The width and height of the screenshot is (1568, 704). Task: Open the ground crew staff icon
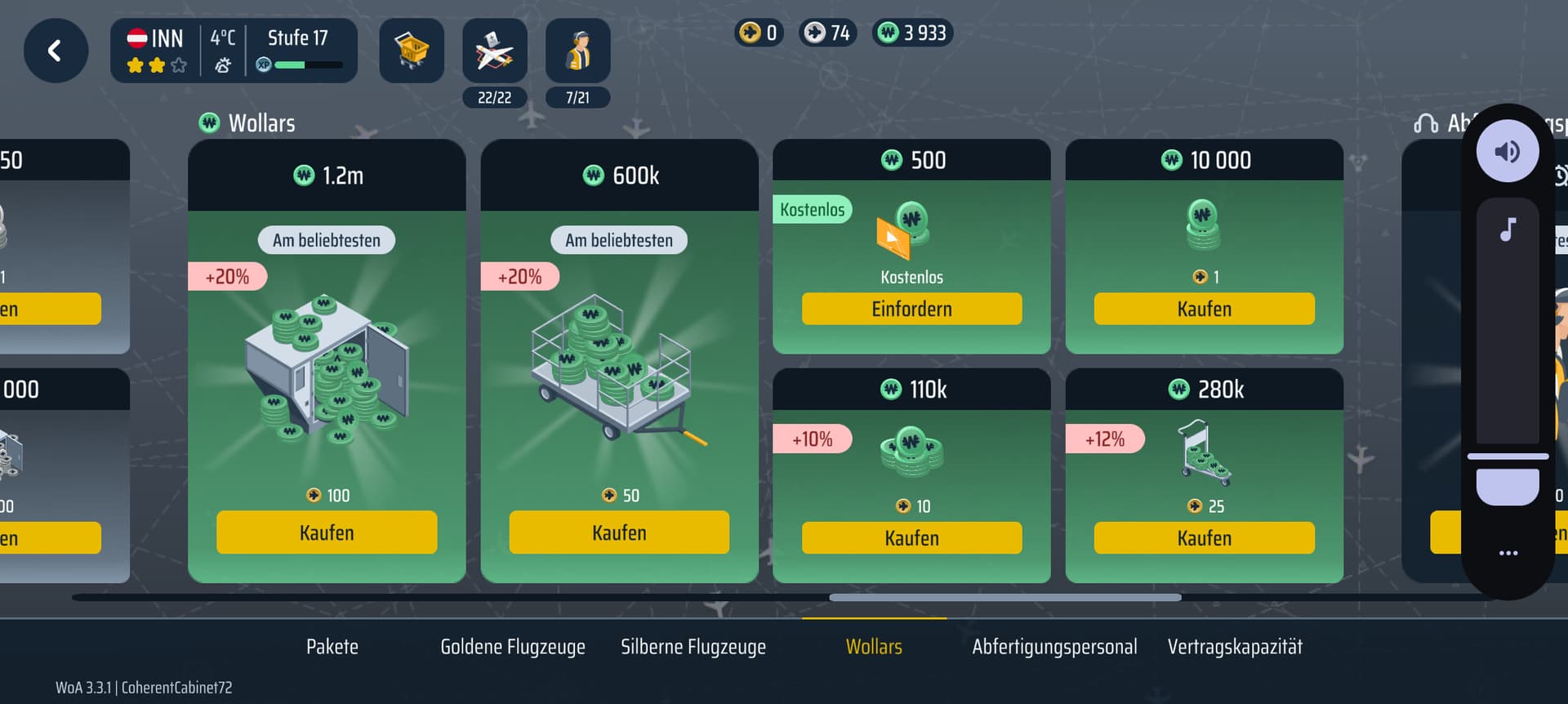click(x=577, y=51)
